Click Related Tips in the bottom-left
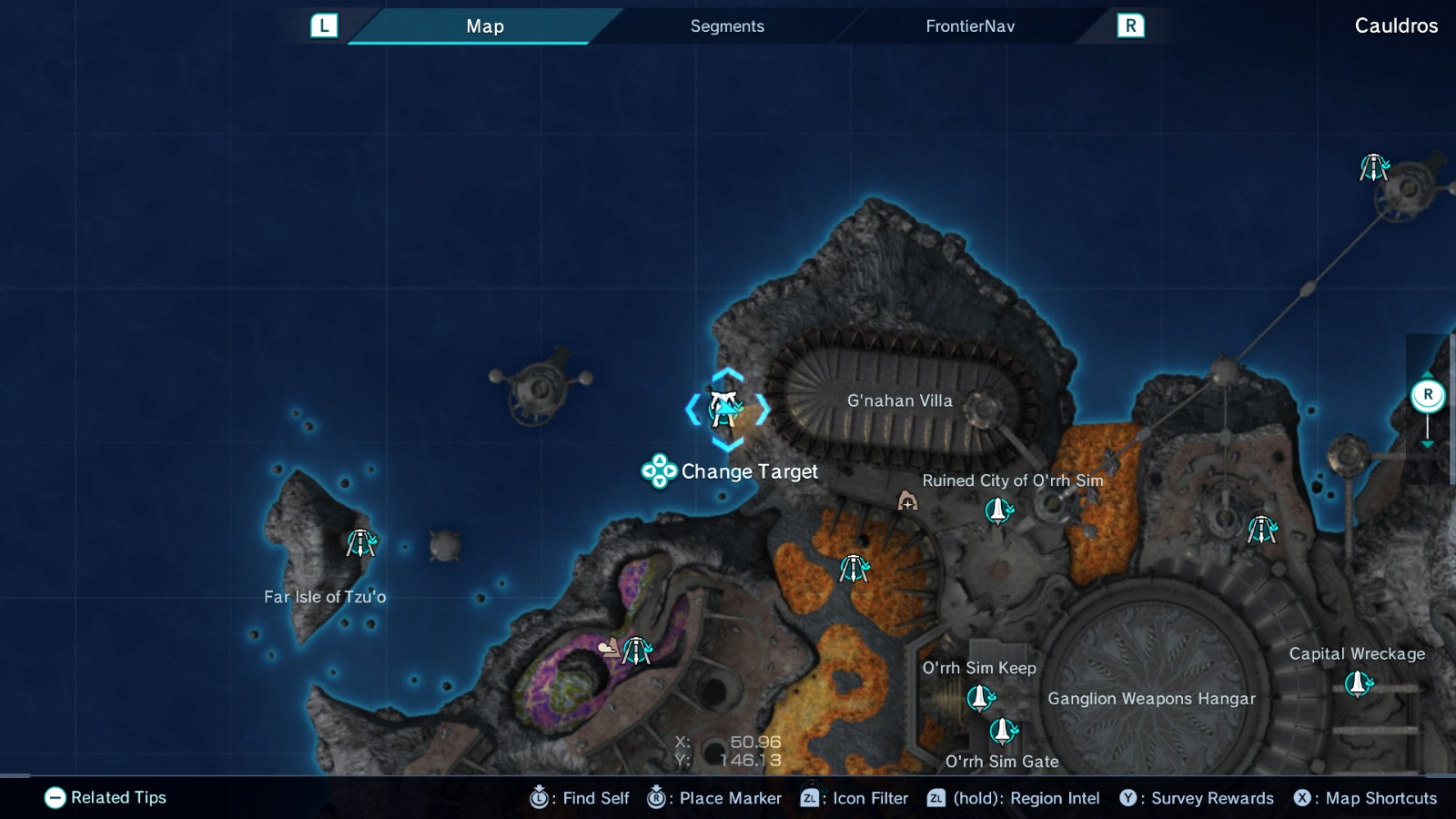 105,798
